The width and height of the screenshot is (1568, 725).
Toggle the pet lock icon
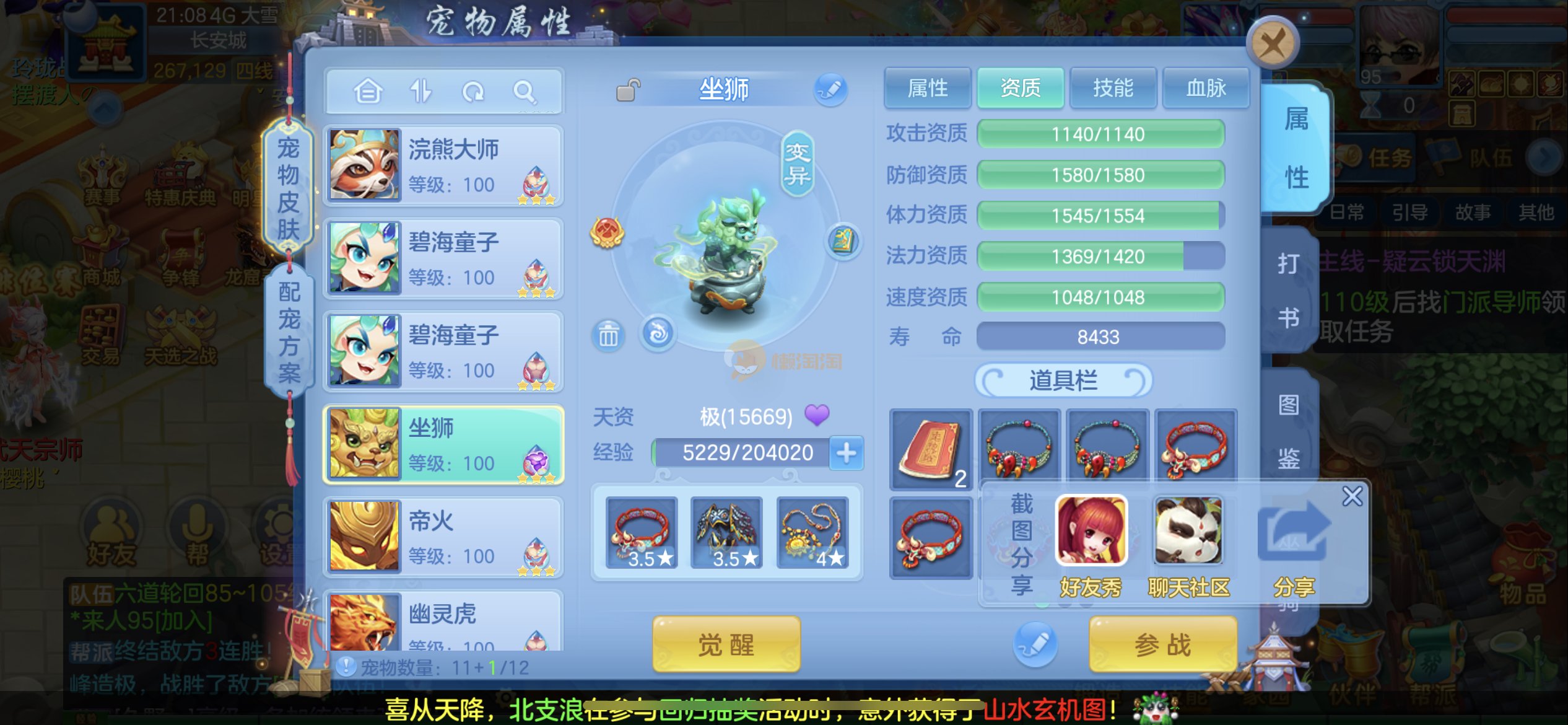point(628,90)
